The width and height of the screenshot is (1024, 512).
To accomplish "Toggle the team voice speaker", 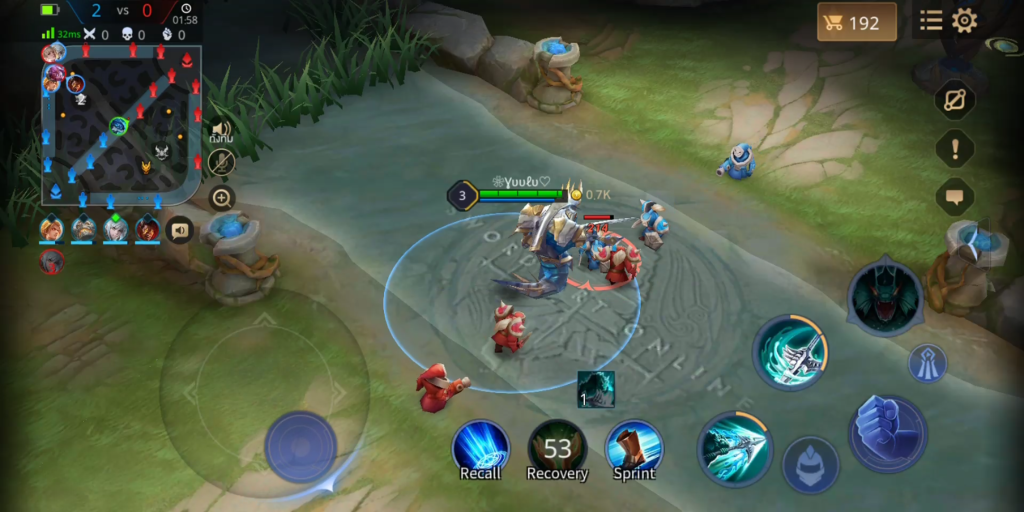I will [221, 130].
